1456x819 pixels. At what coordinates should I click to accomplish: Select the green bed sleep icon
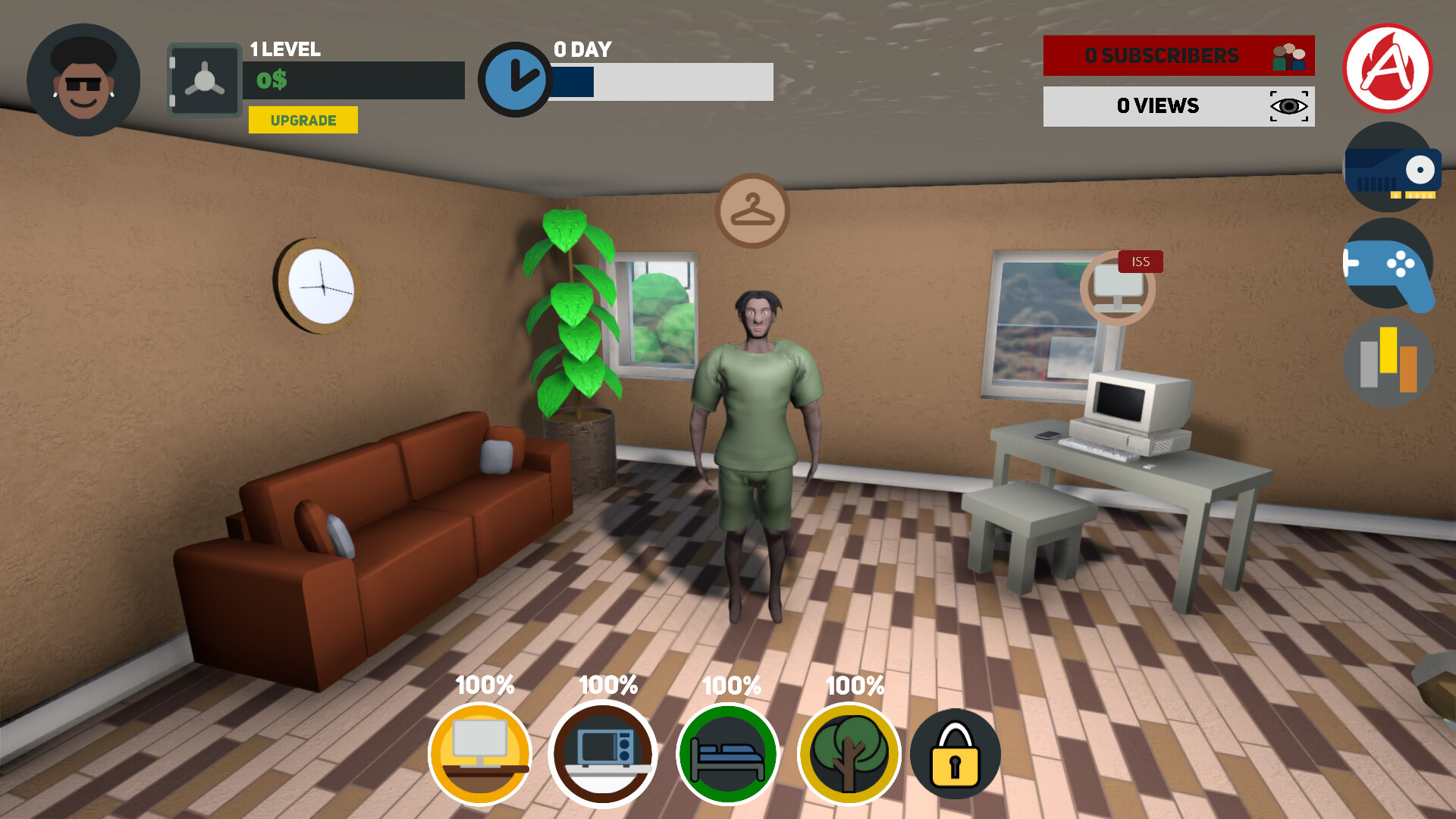coord(727,754)
